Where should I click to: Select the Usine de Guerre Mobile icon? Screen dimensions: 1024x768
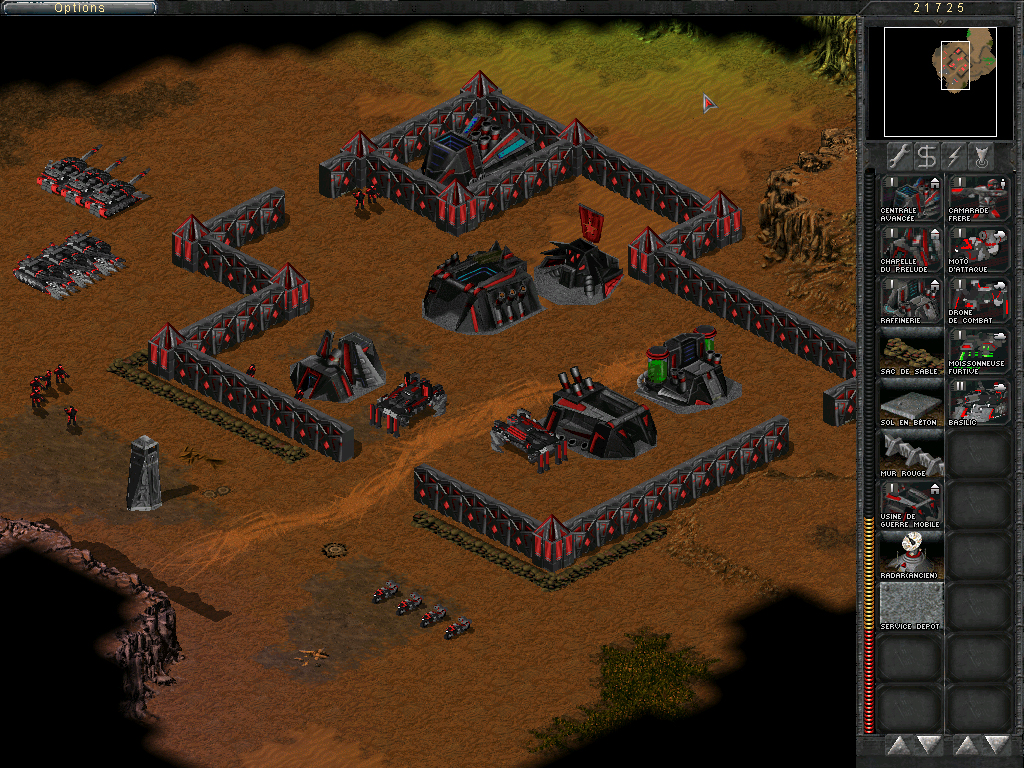(x=911, y=504)
